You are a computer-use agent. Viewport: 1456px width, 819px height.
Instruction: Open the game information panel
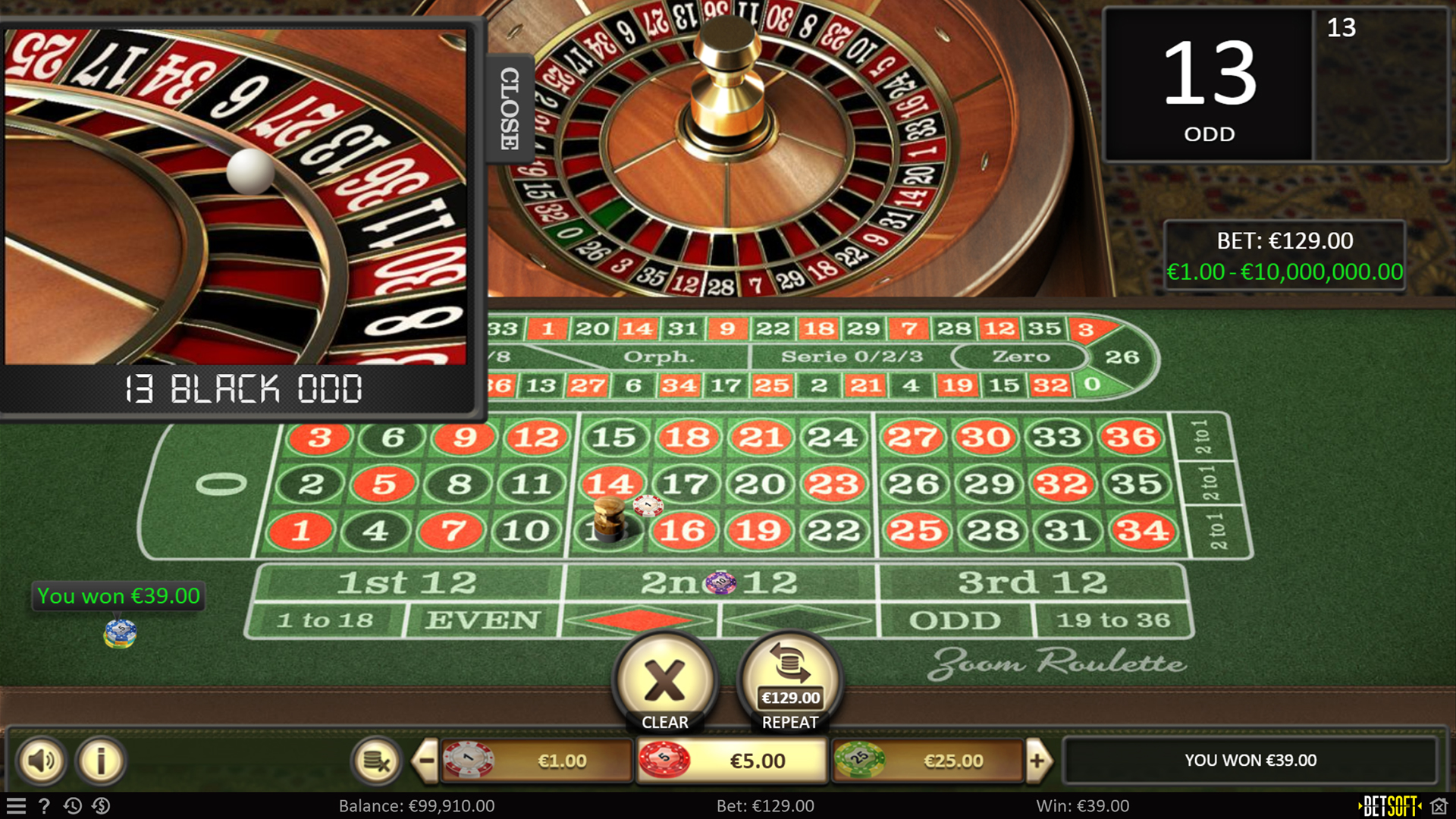pyautogui.click(x=99, y=761)
